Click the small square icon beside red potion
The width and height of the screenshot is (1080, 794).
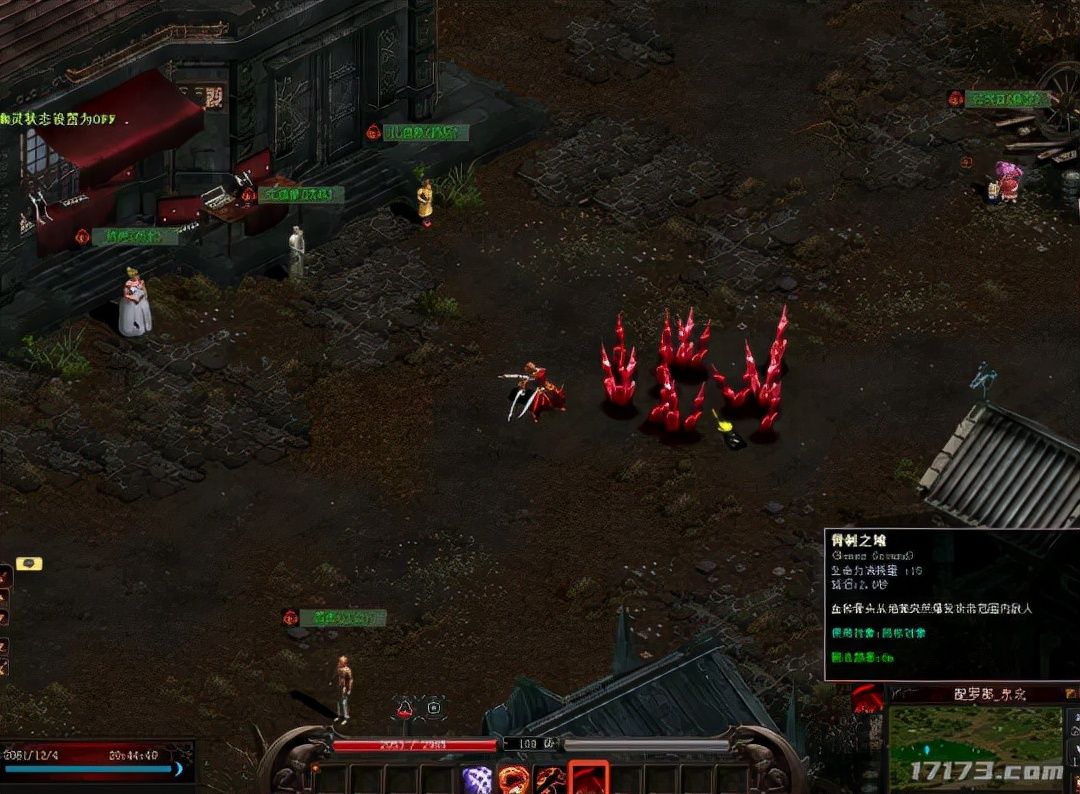[434, 708]
